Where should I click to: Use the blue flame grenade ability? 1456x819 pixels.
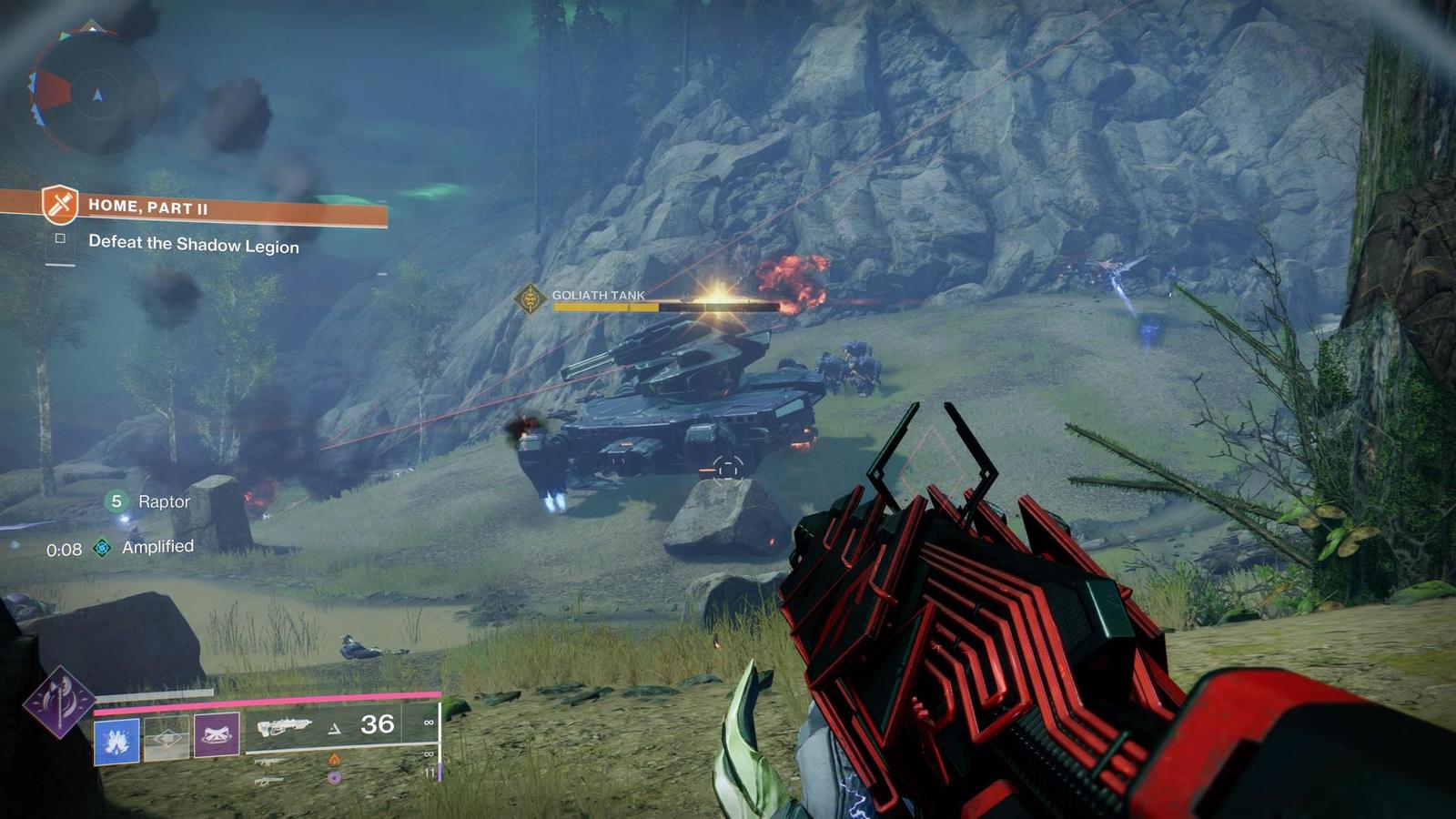click(x=116, y=741)
